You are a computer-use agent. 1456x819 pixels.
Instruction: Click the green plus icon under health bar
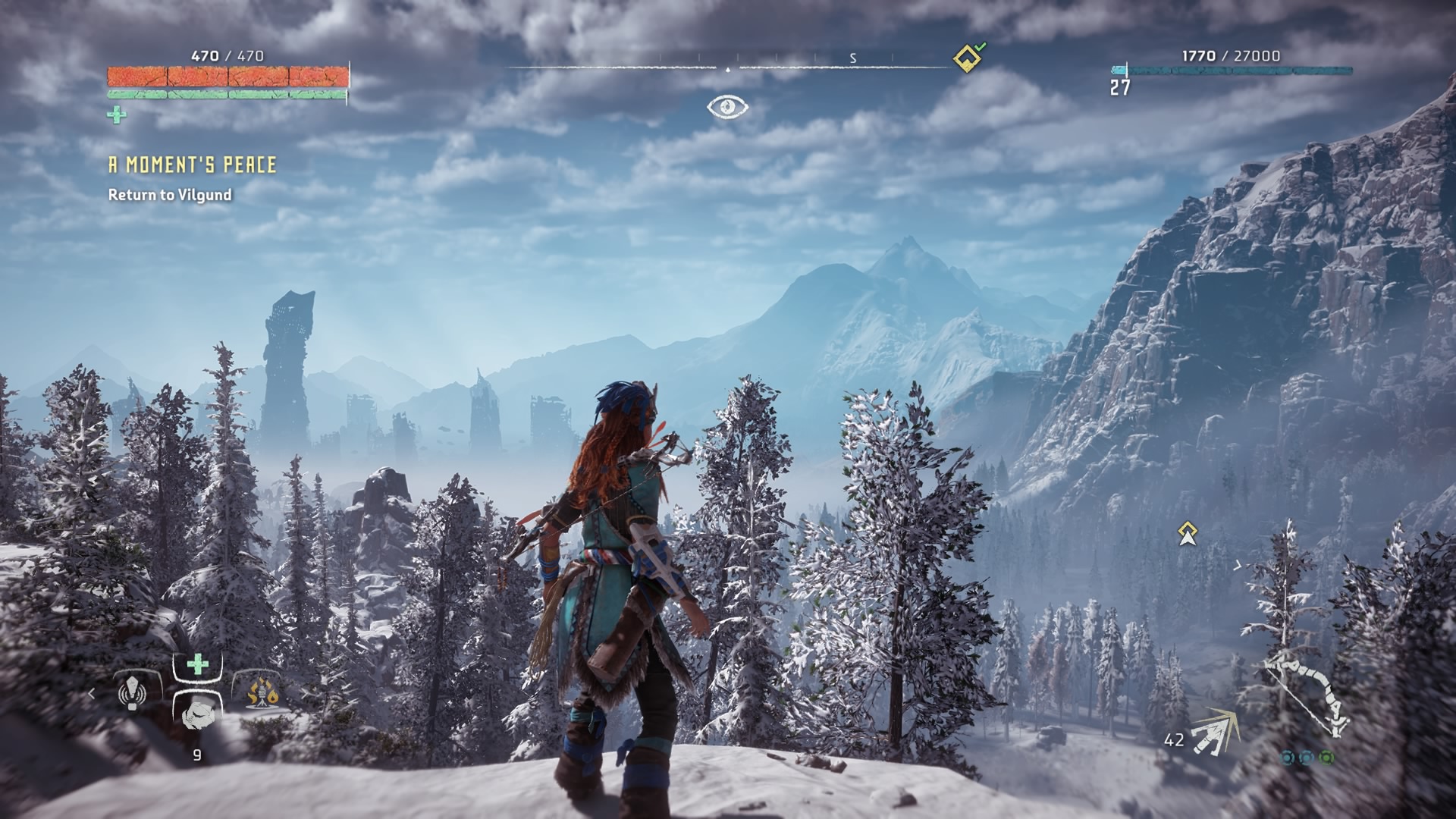point(117,115)
